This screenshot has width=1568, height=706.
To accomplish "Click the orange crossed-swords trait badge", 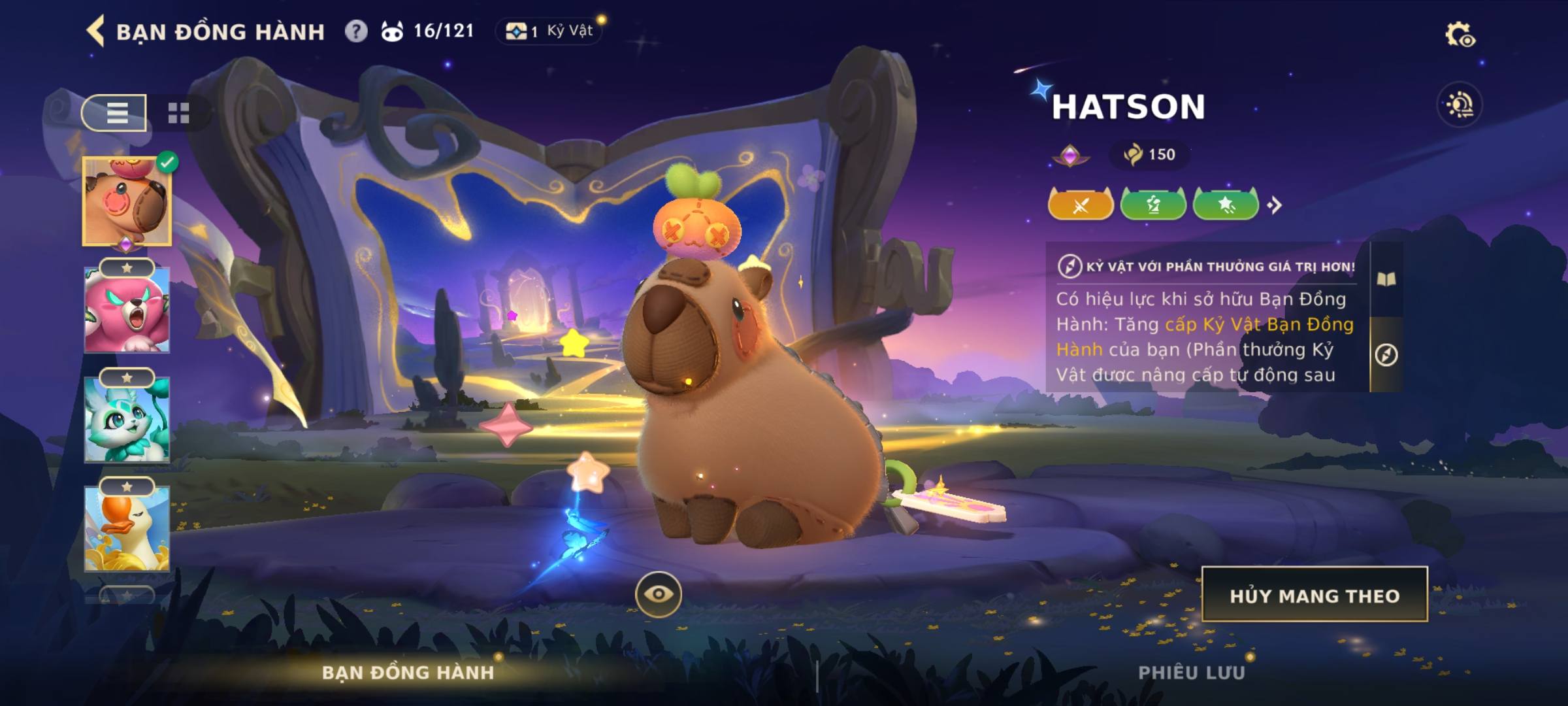I will click(1081, 205).
